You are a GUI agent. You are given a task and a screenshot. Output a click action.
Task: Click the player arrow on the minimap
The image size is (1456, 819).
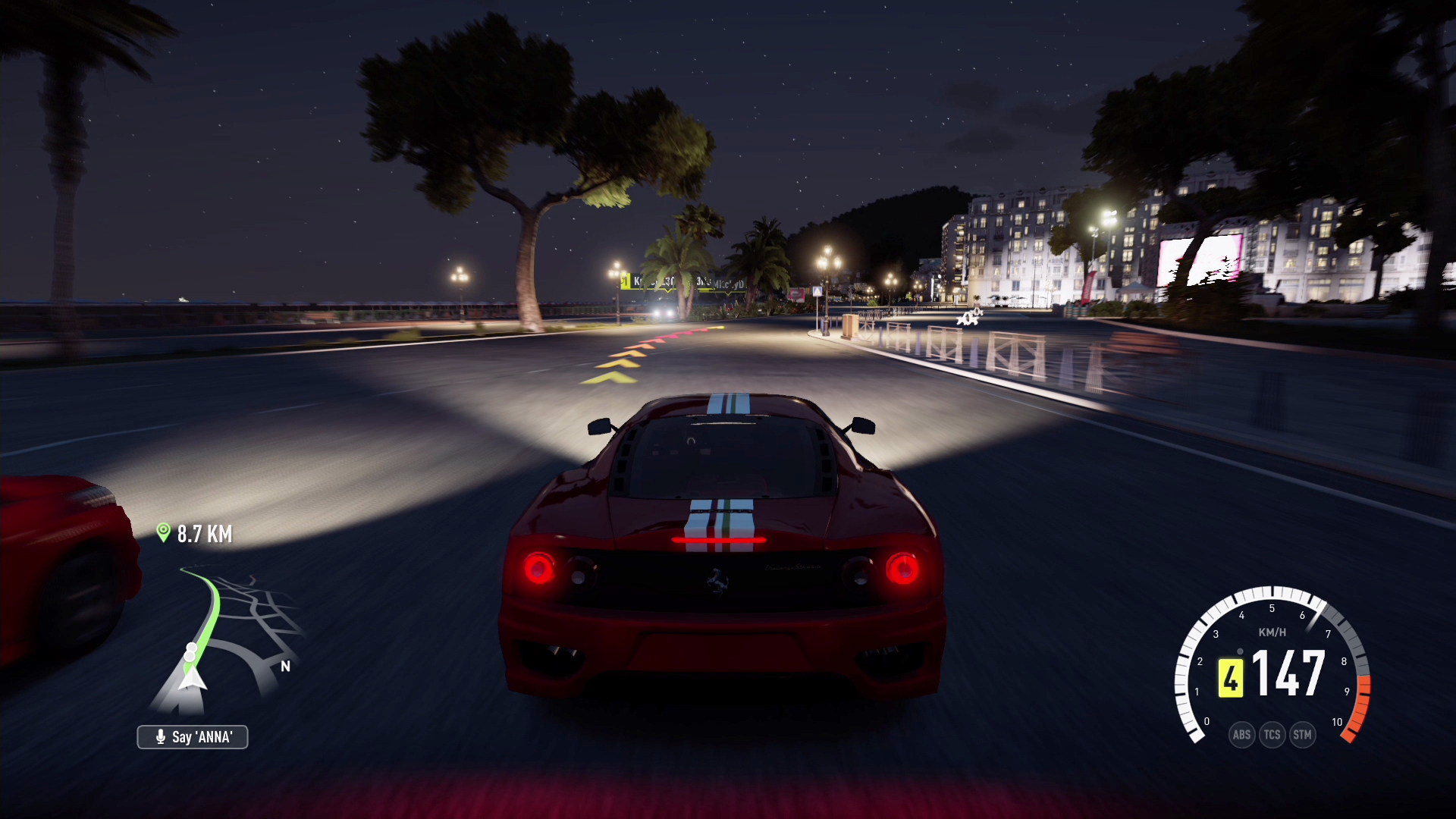[192, 679]
